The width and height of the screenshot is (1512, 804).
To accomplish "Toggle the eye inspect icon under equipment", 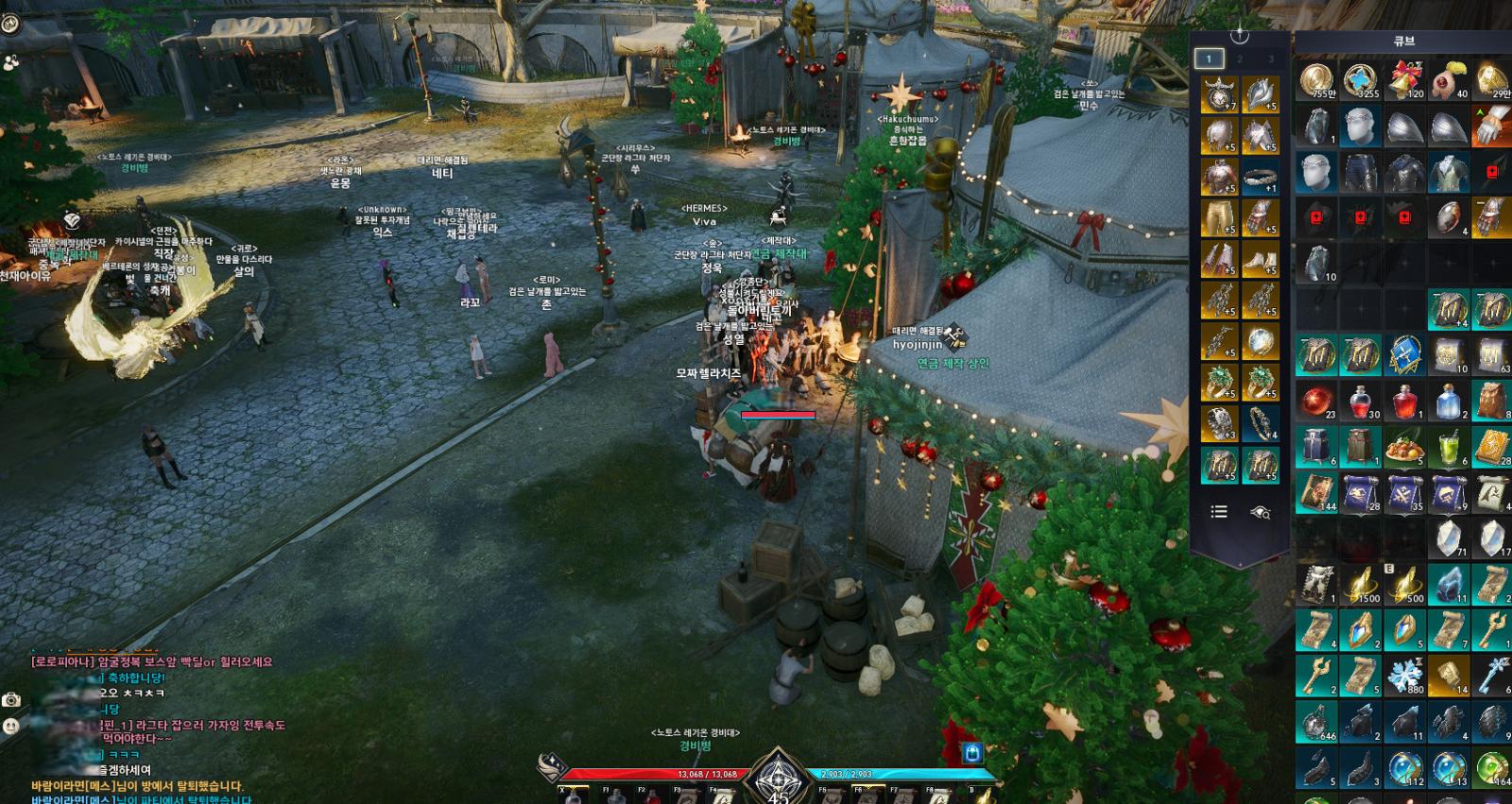I will pyautogui.click(x=1260, y=512).
